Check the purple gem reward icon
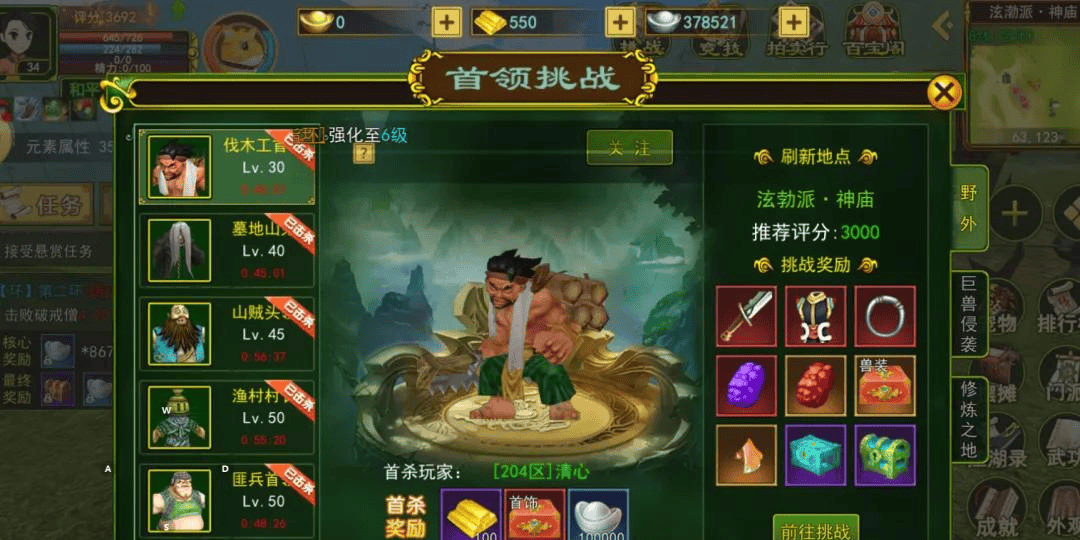Viewport: 1080px width, 540px height. (x=746, y=385)
